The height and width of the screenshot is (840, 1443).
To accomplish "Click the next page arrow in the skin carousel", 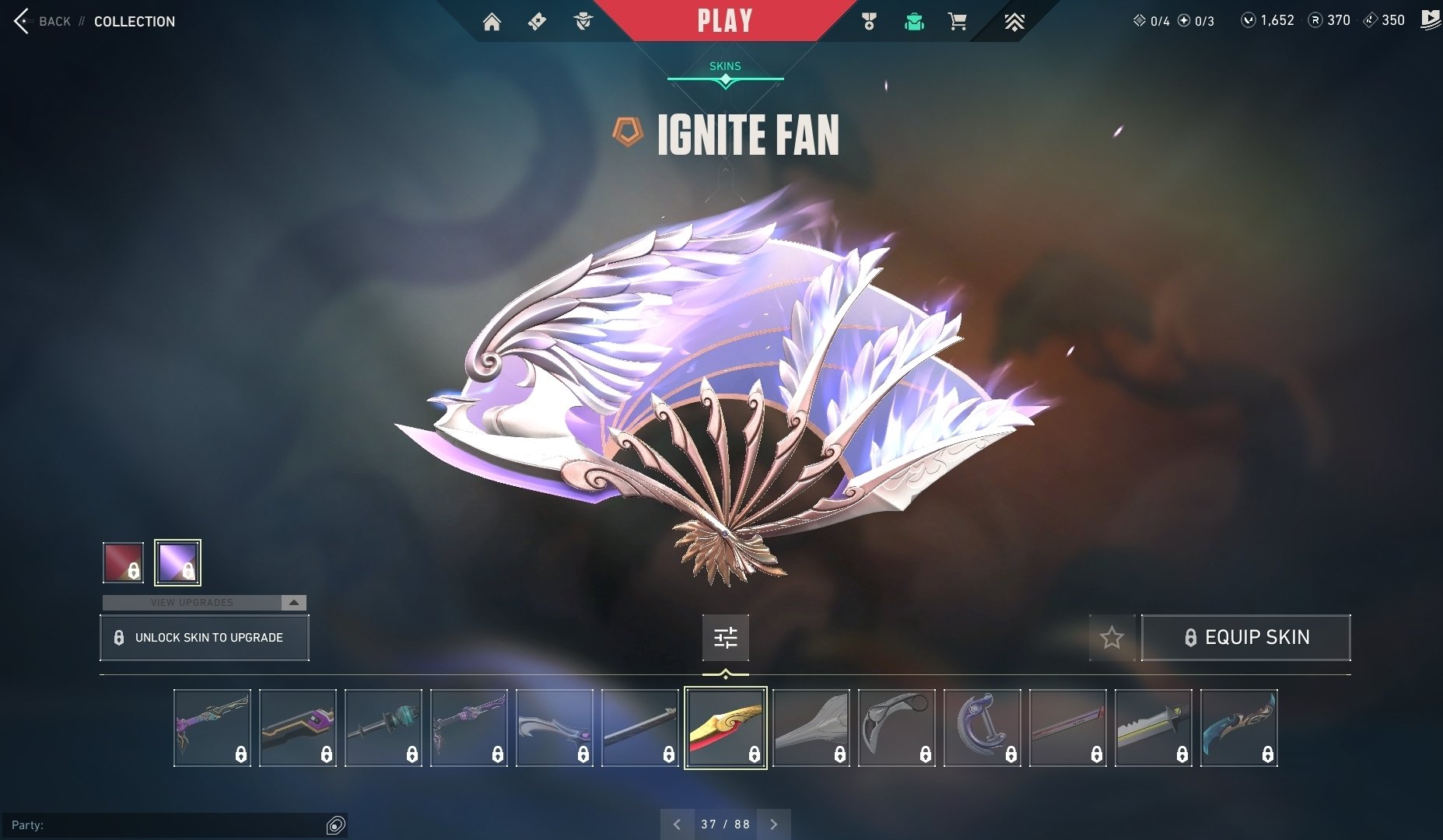I will 773,824.
